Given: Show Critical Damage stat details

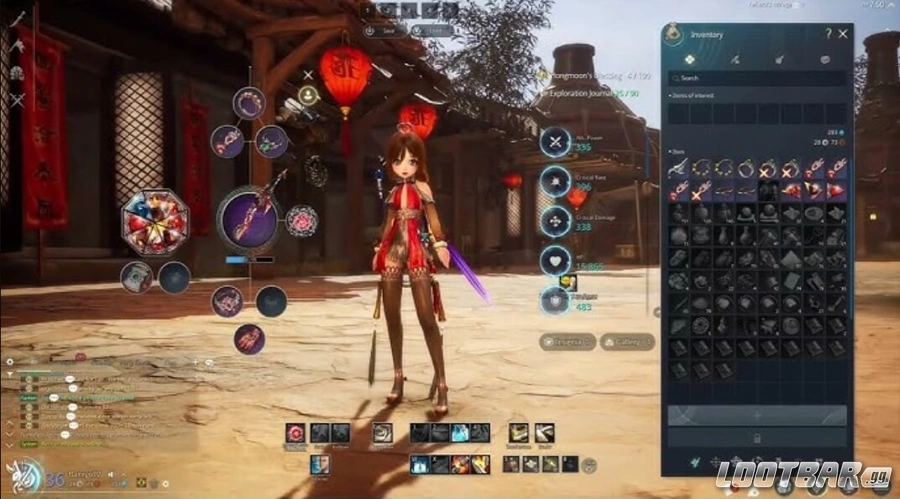Looking at the screenshot, I should point(554,221).
